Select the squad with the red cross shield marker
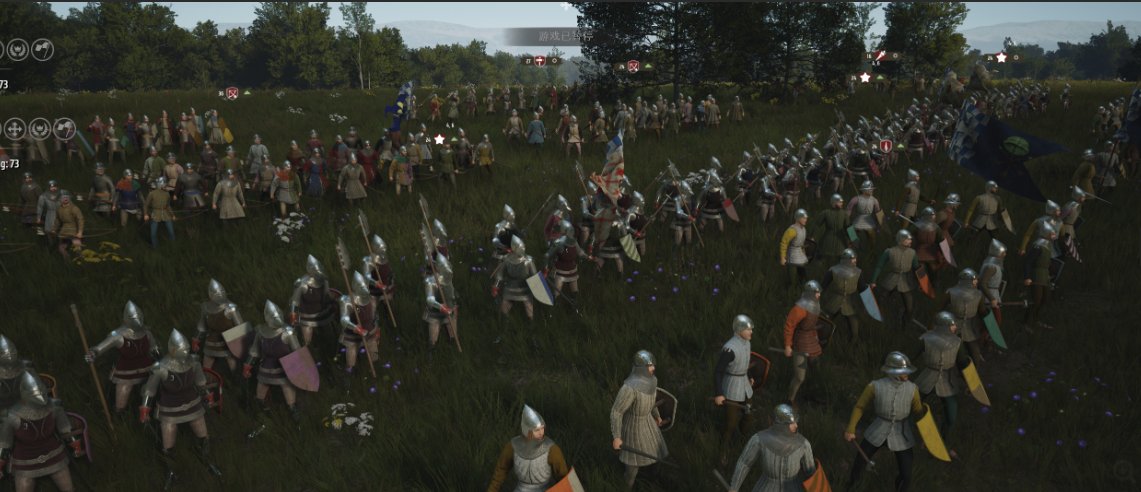 pyautogui.click(x=540, y=61)
